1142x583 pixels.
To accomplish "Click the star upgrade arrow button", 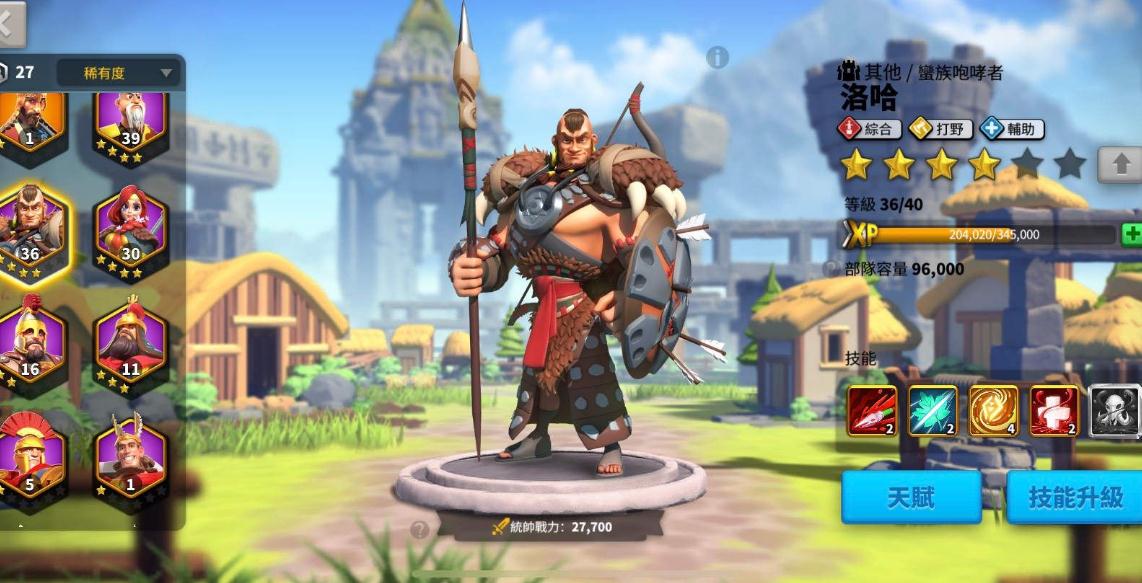I will coord(1119,163).
